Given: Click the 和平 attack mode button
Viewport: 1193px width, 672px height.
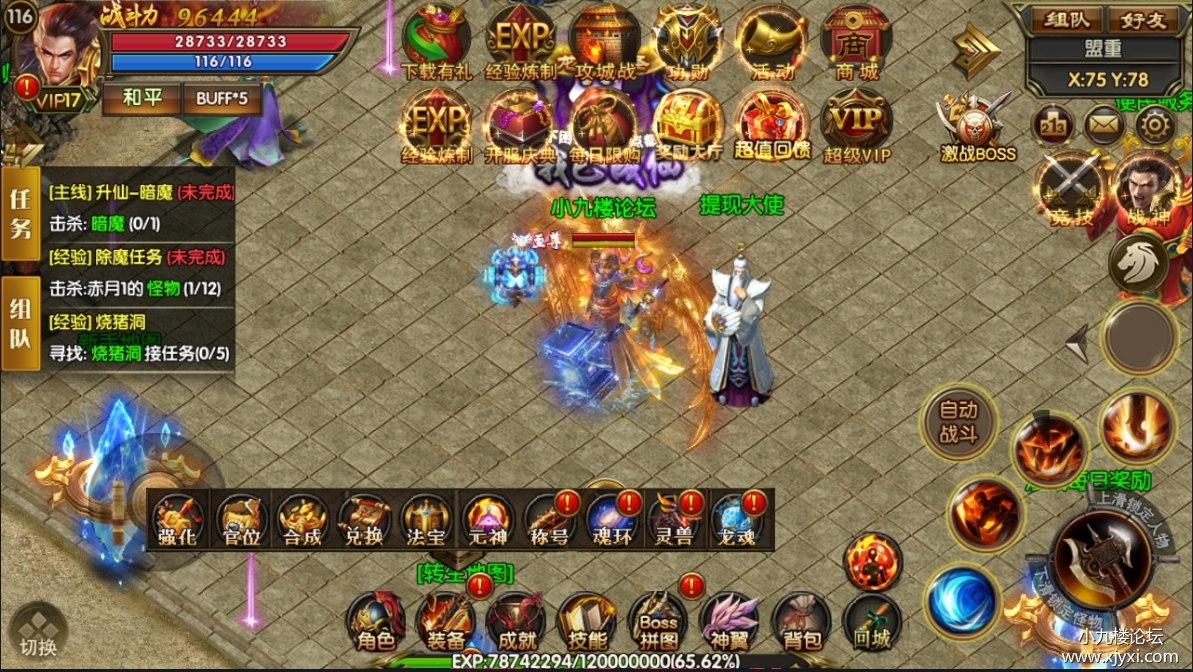Looking at the screenshot, I should (141, 100).
